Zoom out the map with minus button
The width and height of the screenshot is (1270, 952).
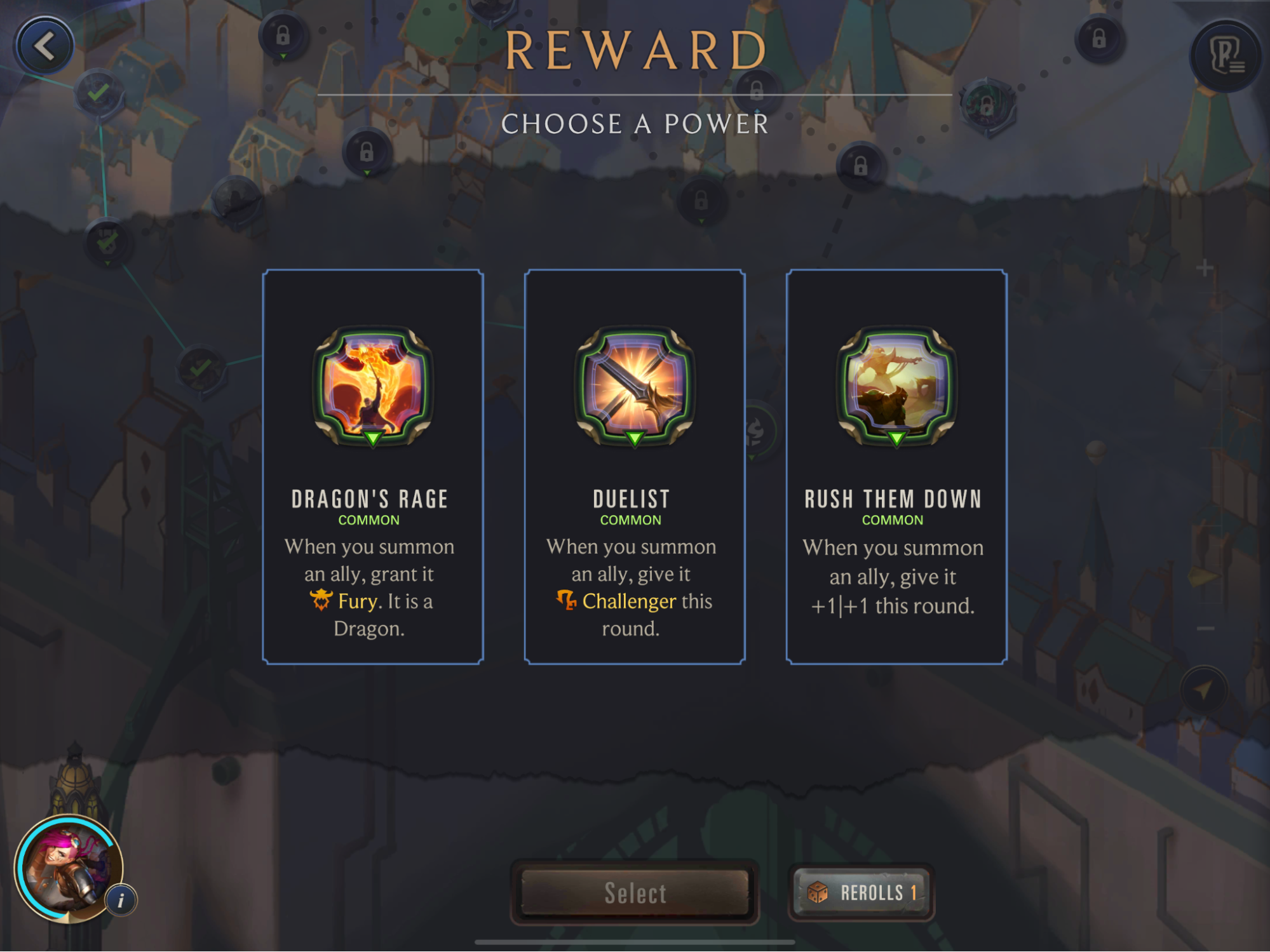pos(1205,629)
